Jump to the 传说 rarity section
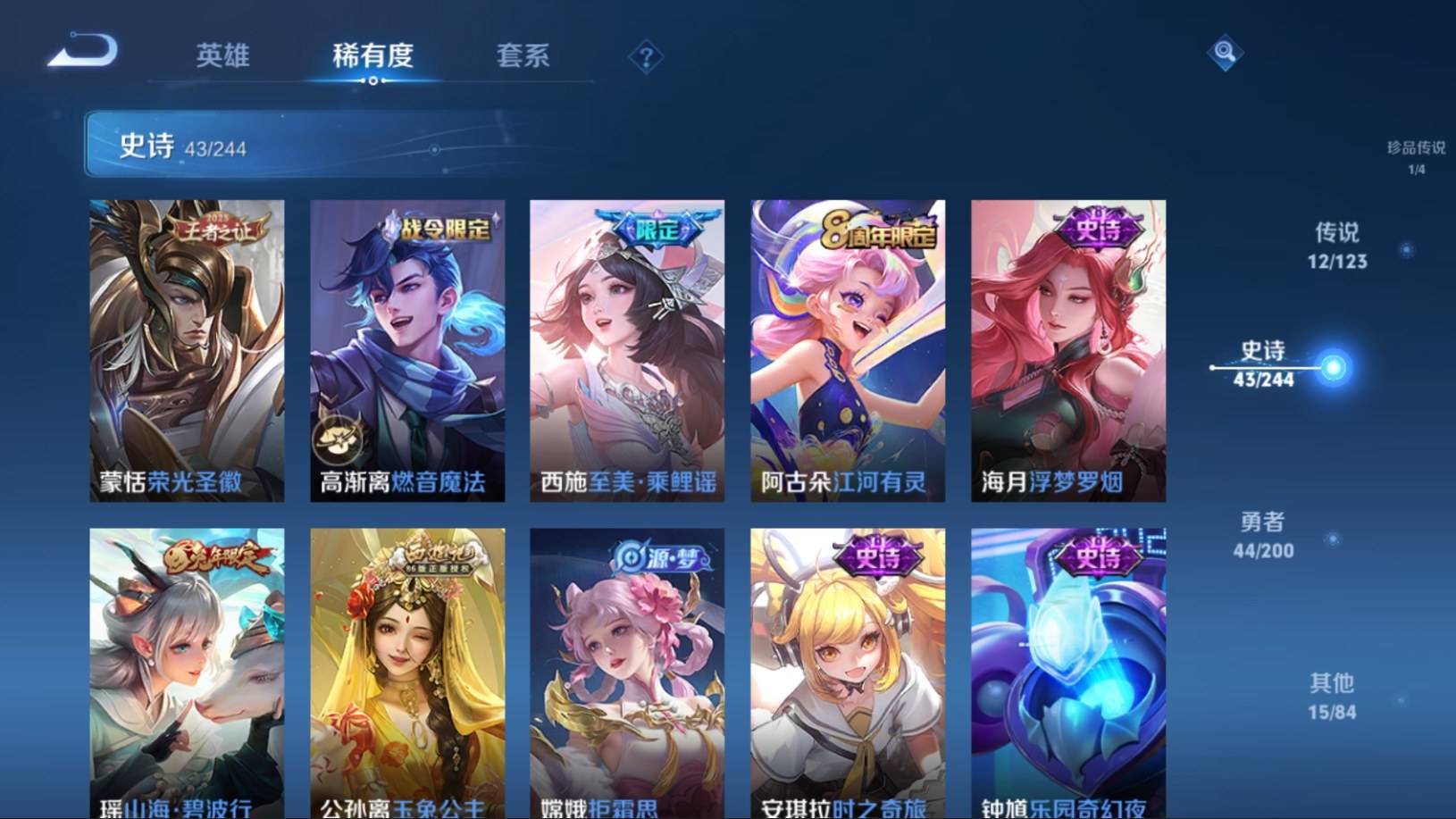Viewport: 1456px width, 819px height. coord(1336,245)
